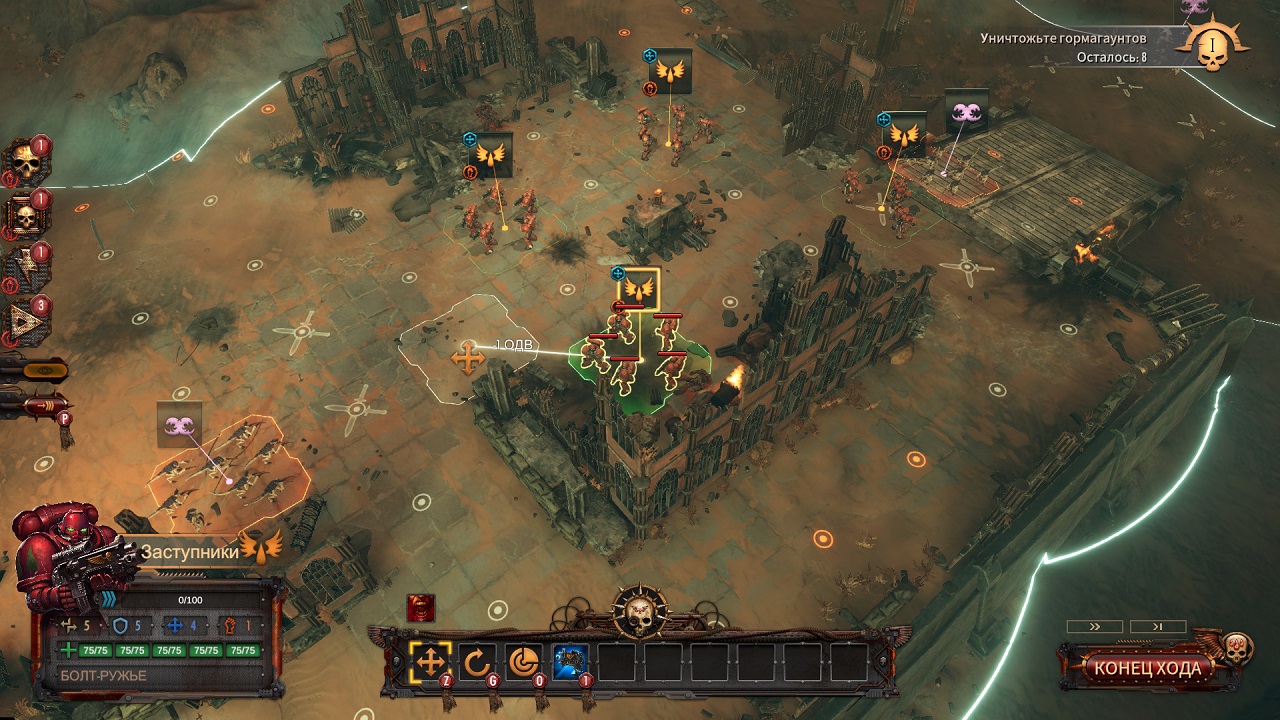Click the red screaming face status icon
The height and width of the screenshot is (720, 1280).
pos(420,607)
